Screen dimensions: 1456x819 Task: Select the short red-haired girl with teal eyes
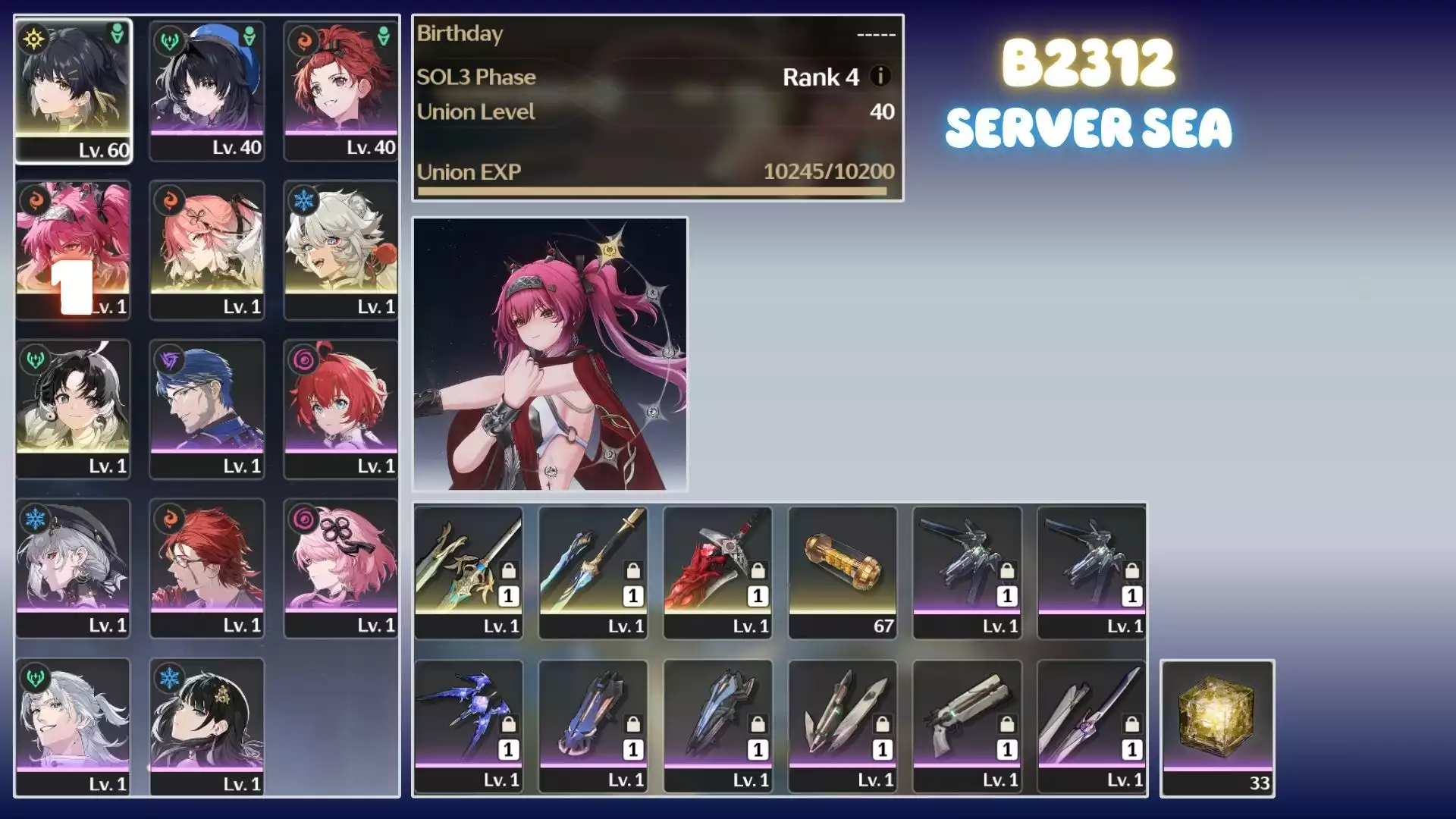click(x=340, y=409)
